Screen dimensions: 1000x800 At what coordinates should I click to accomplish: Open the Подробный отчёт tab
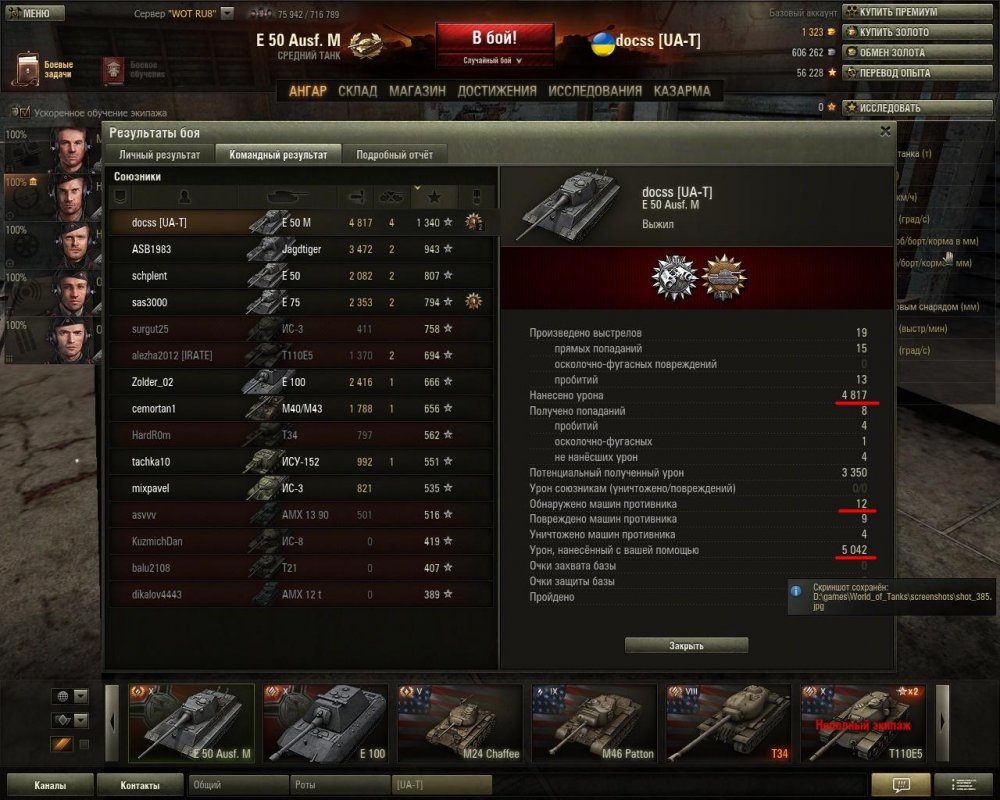point(393,155)
